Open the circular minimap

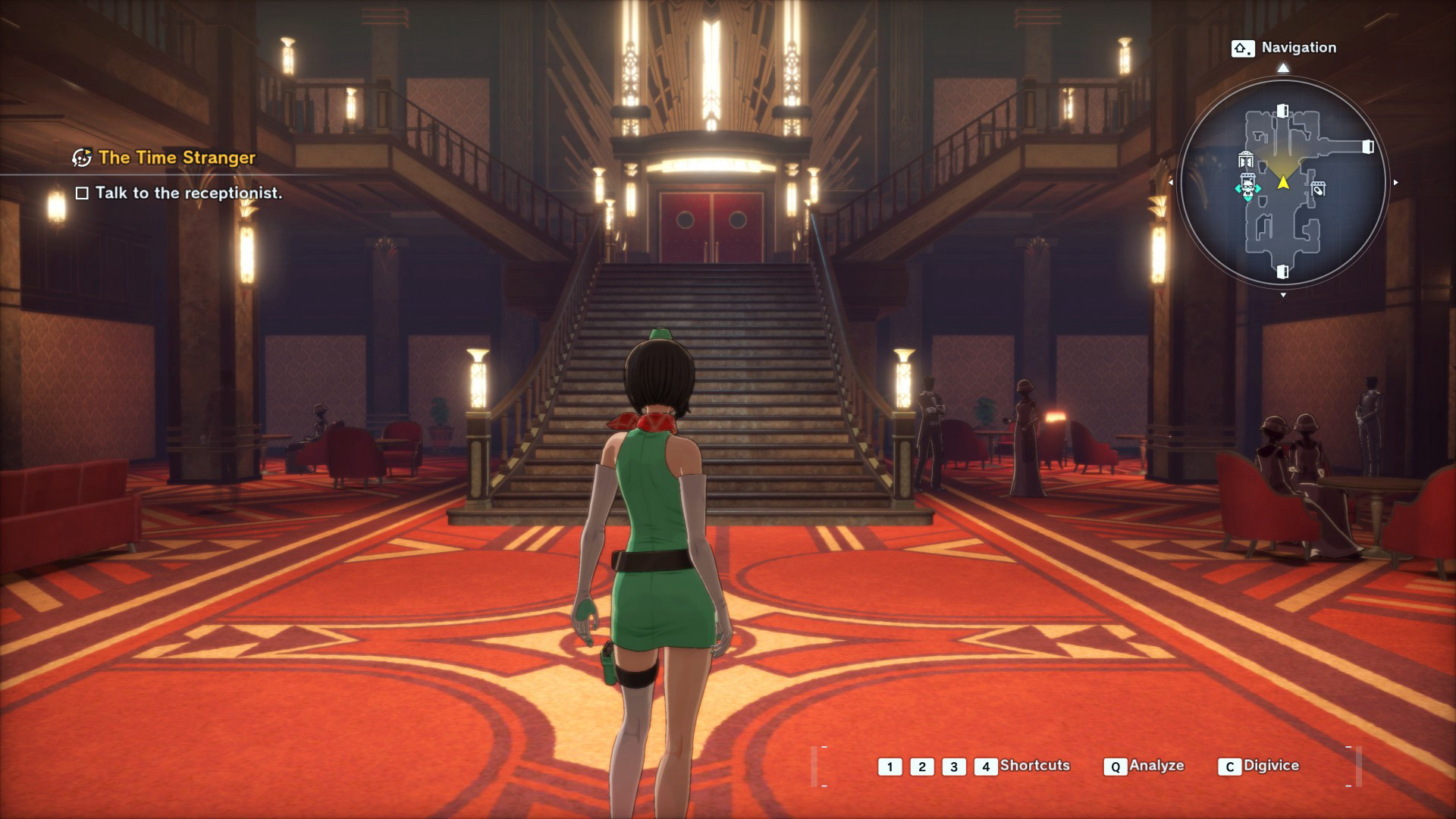1282,183
